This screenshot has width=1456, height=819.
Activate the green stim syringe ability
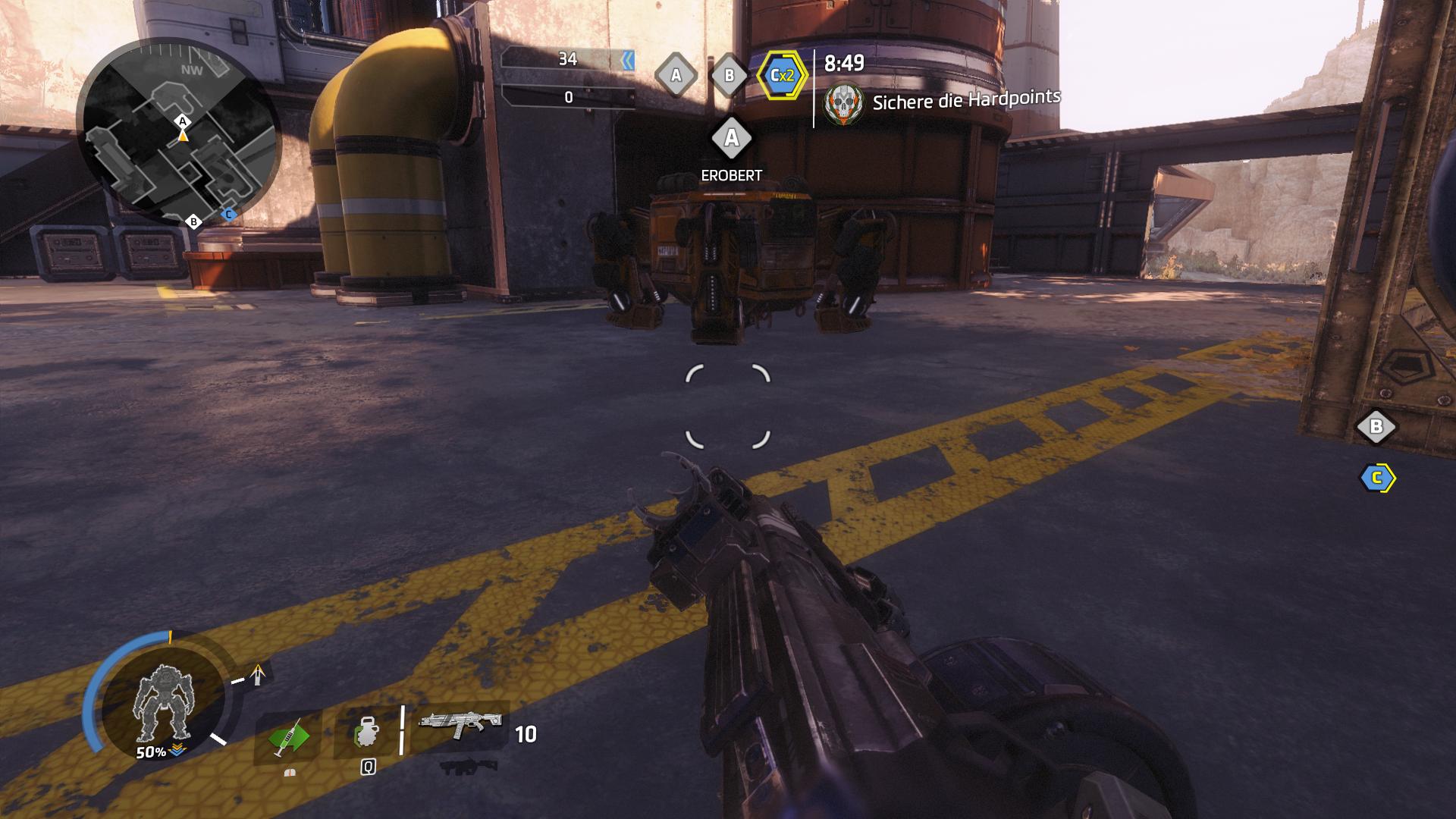pos(288,737)
